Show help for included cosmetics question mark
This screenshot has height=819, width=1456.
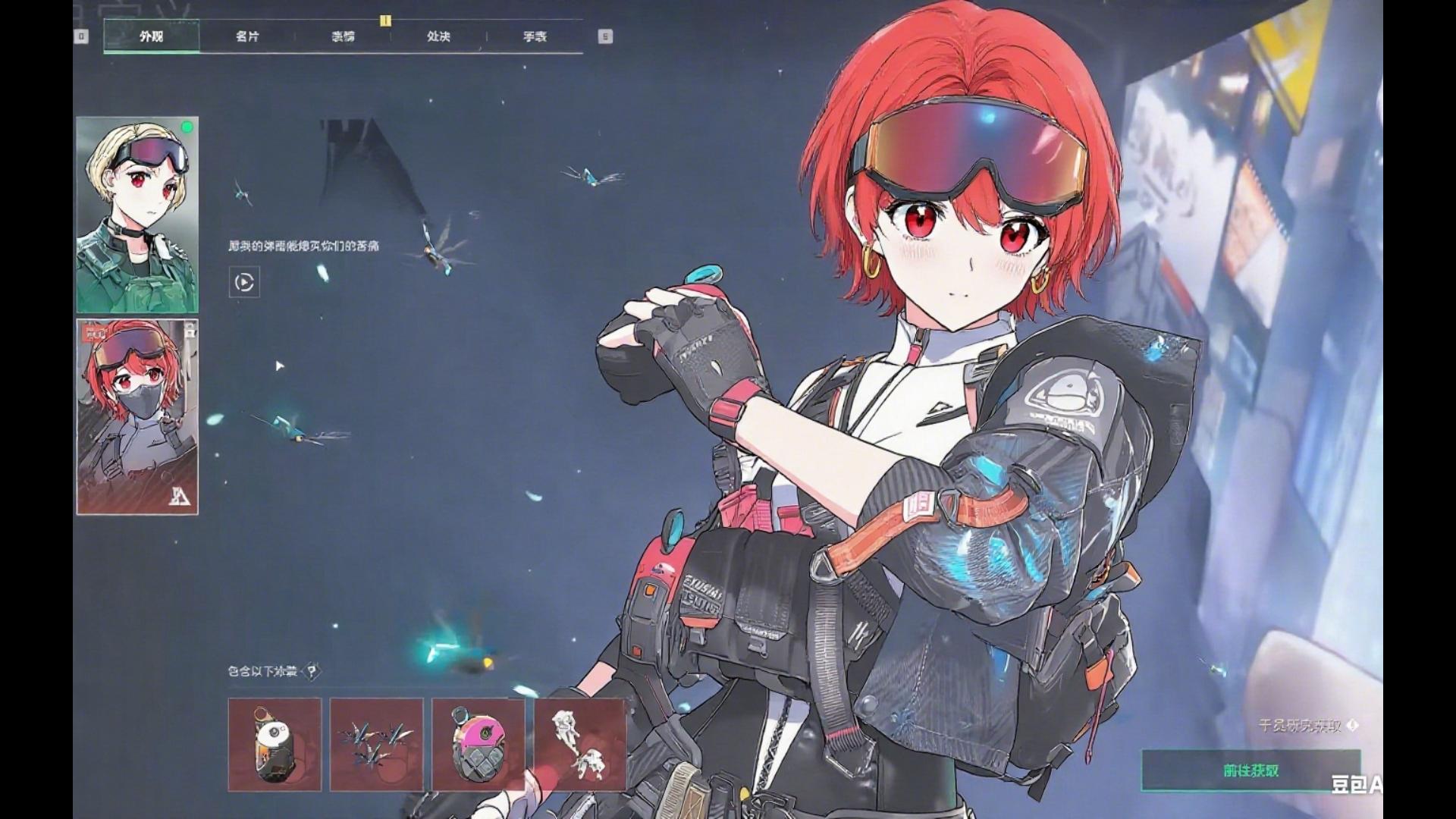pyautogui.click(x=311, y=671)
